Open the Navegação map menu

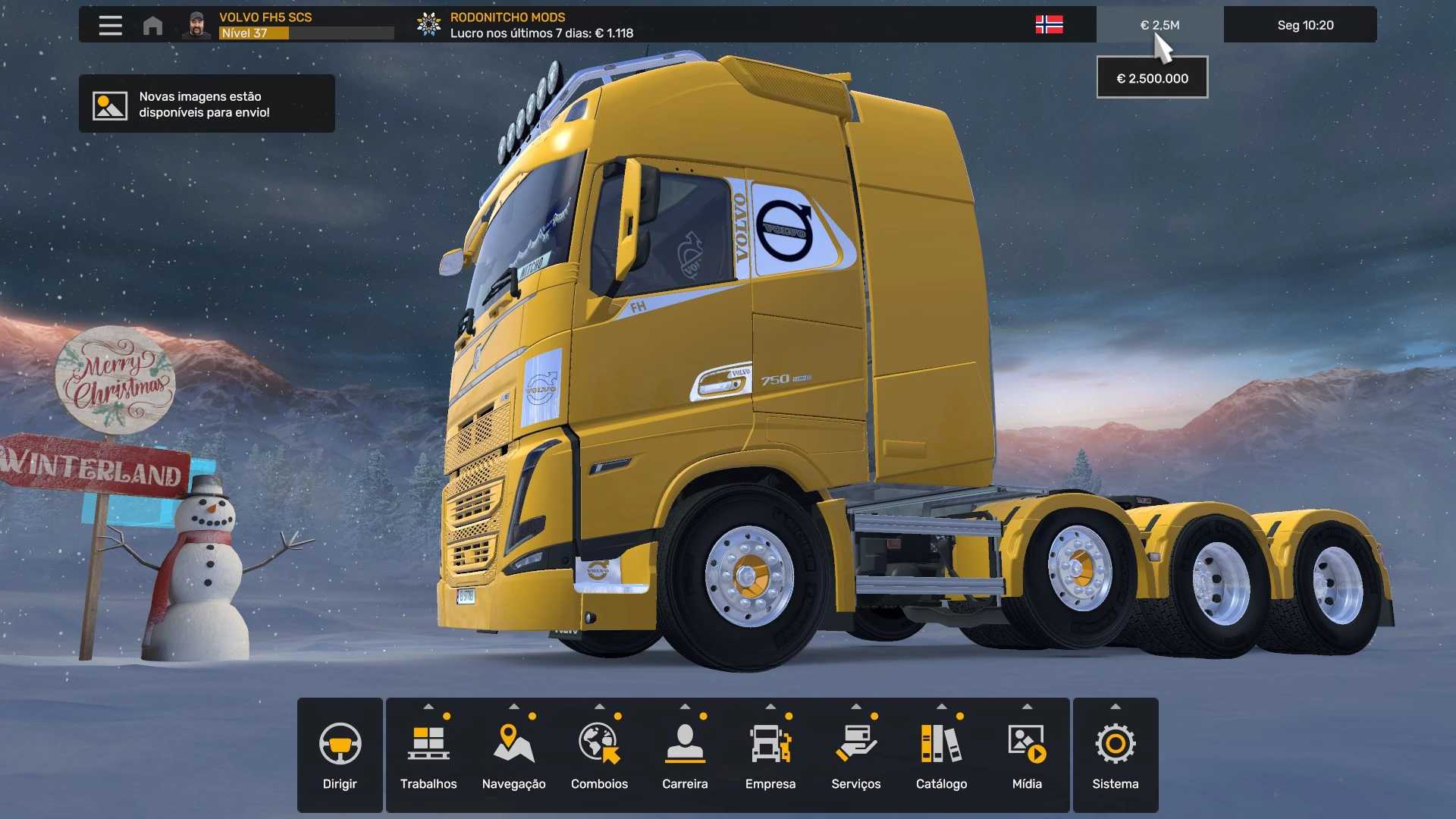click(514, 755)
